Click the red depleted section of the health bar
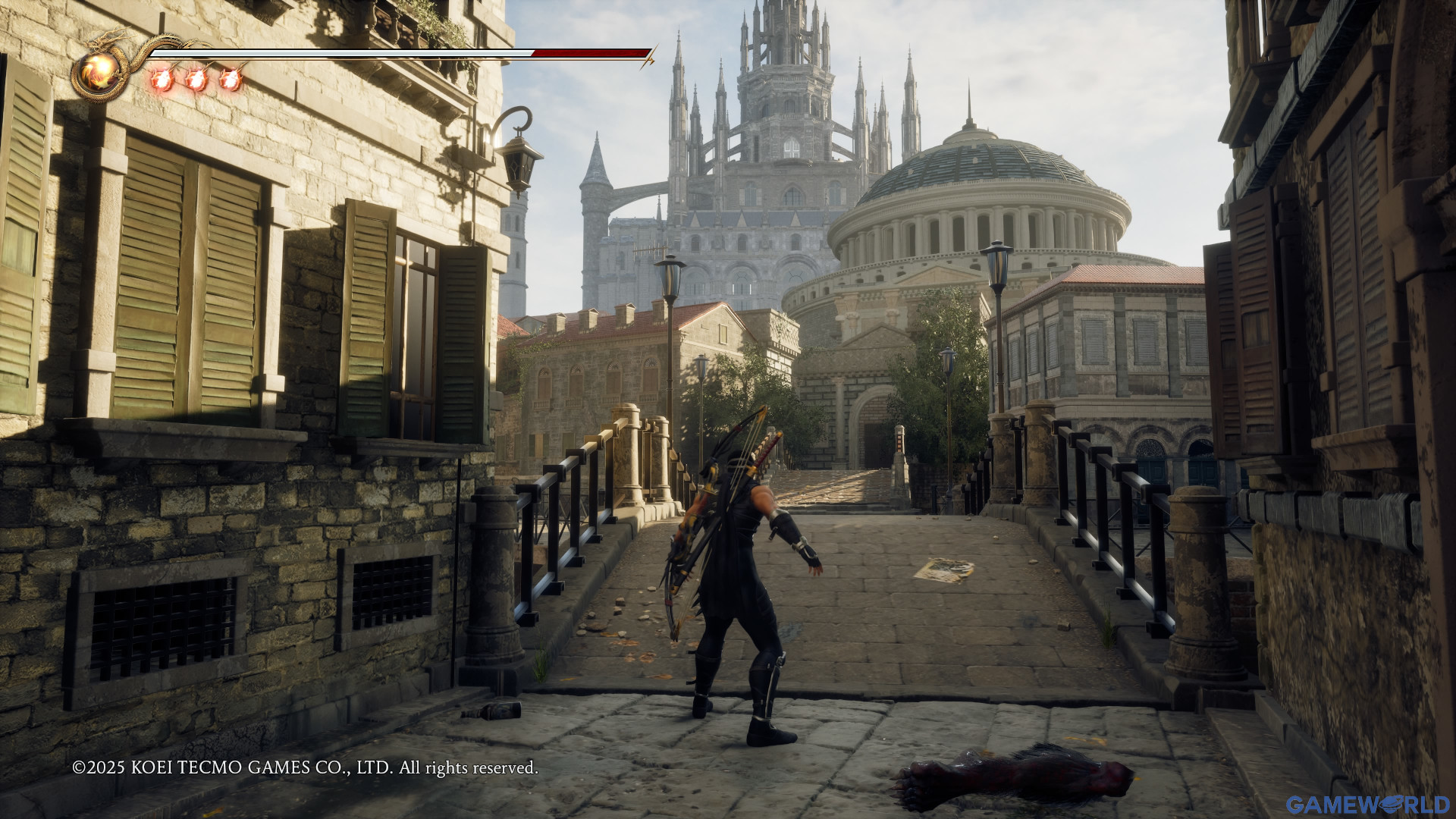This screenshot has width=1456, height=819. tap(591, 53)
